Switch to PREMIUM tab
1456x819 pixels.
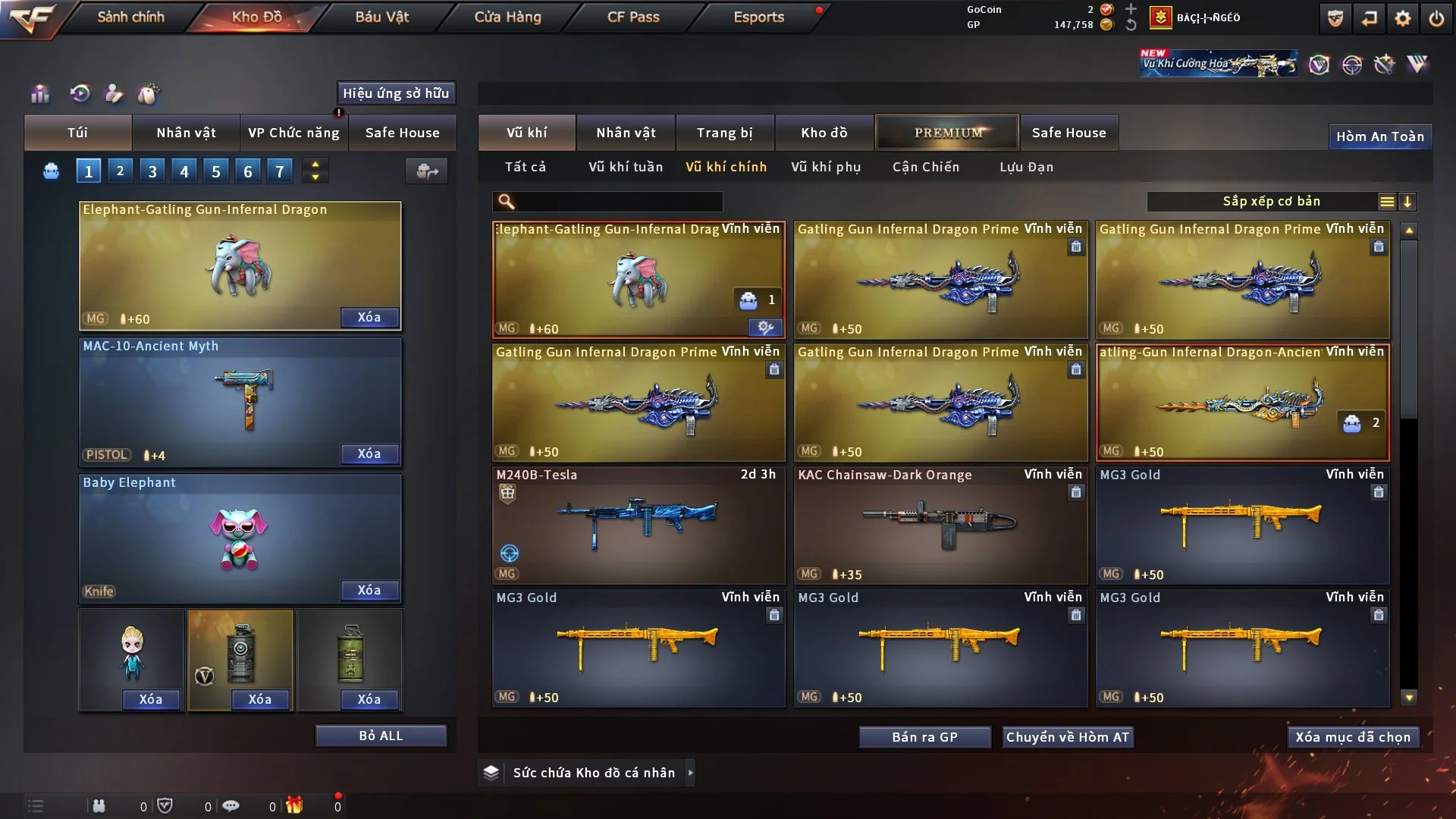point(948,133)
